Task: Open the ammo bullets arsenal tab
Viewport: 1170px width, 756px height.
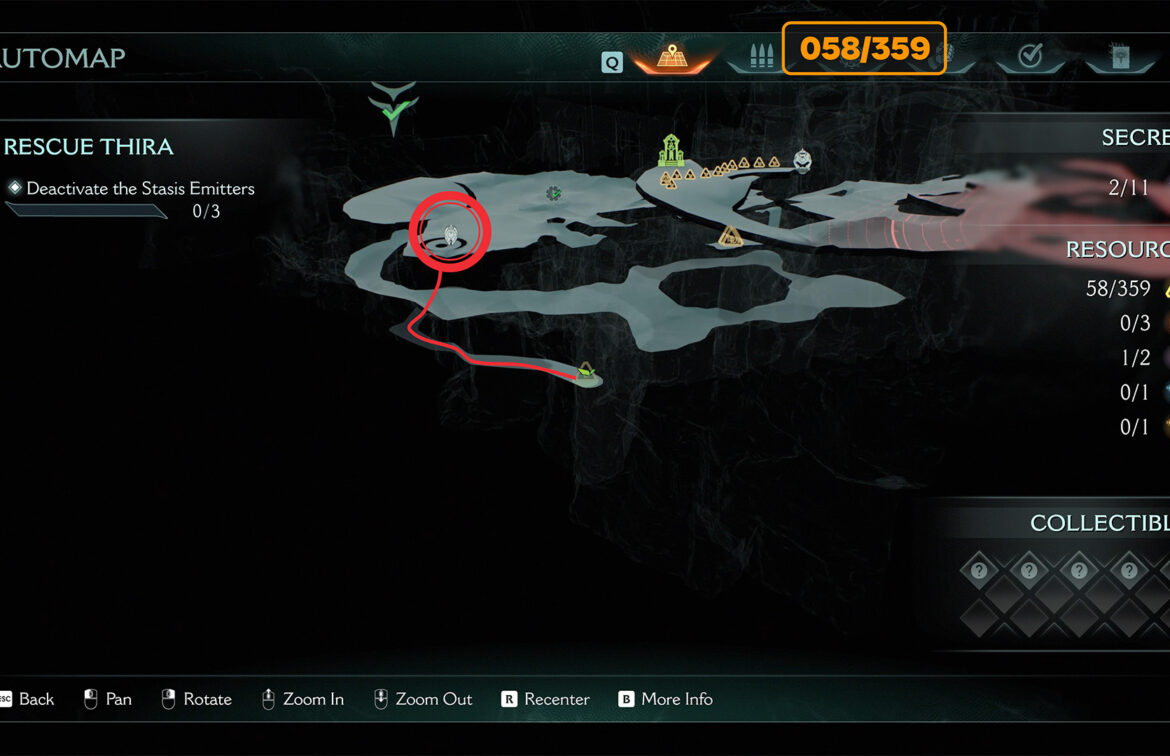Action: (761, 56)
